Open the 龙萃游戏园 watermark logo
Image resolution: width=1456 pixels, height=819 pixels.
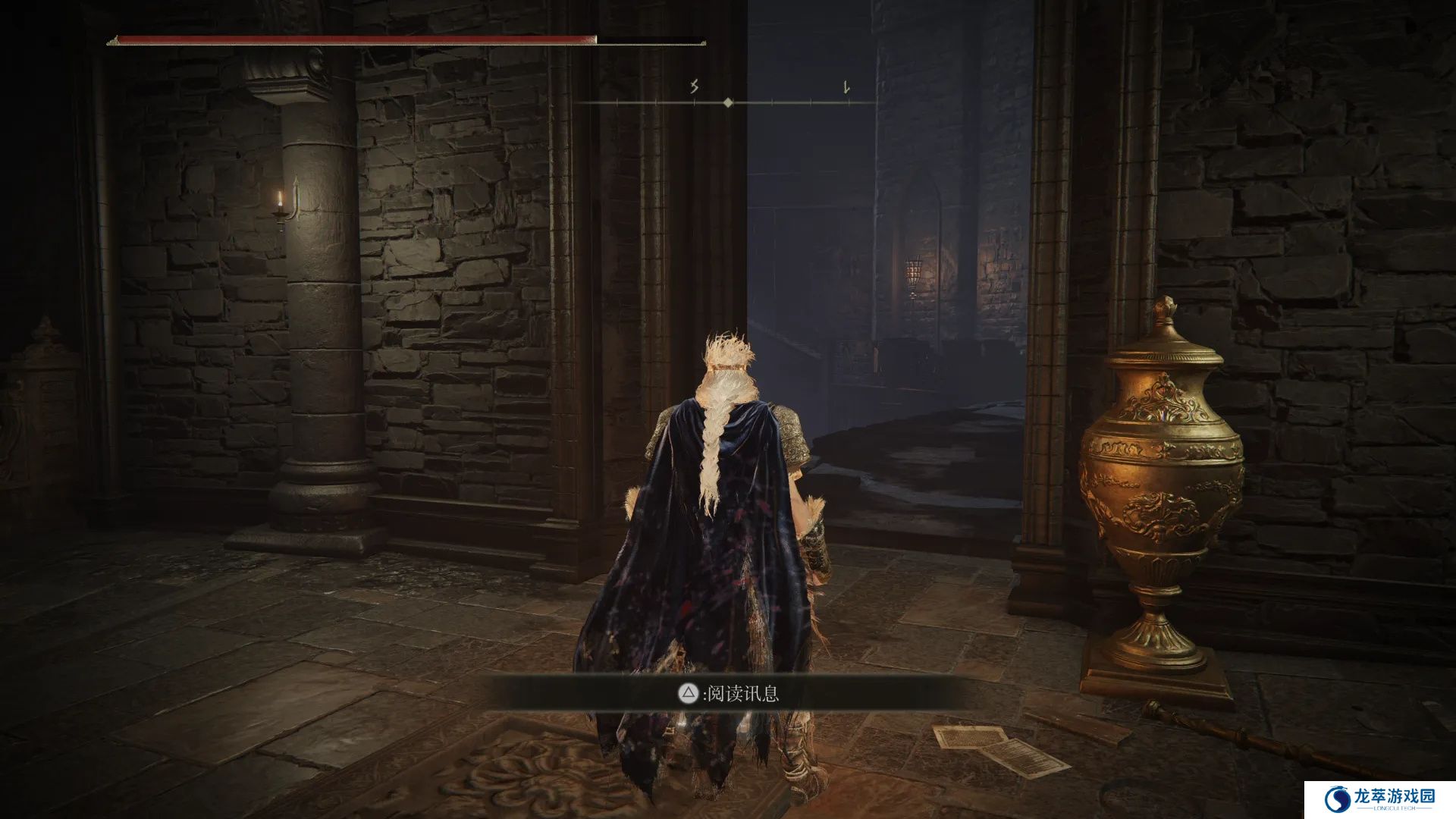pos(1379,799)
